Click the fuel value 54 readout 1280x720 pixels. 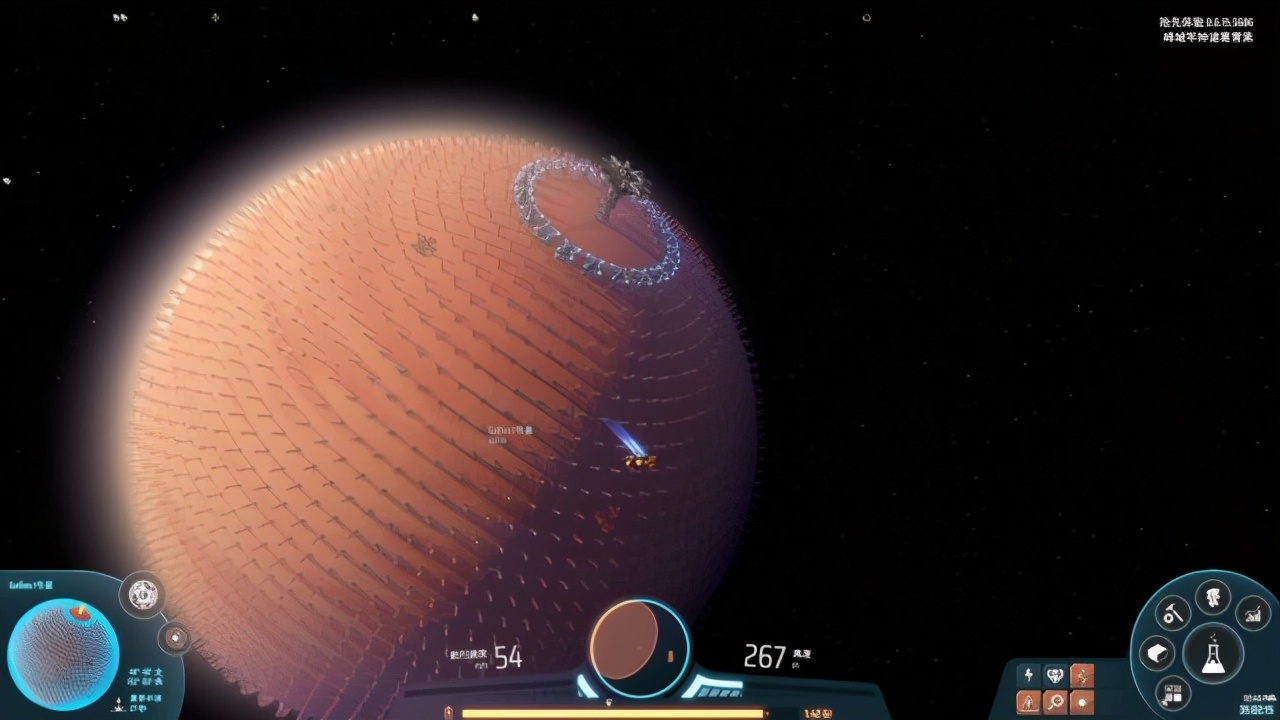coord(508,657)
